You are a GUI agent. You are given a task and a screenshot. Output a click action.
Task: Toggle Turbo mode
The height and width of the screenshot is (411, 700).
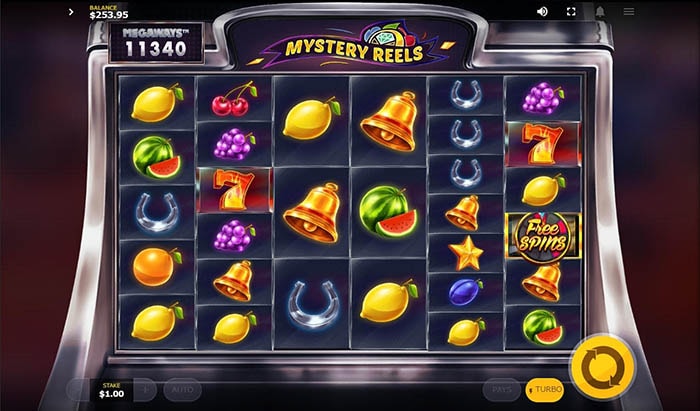(545, 389)
